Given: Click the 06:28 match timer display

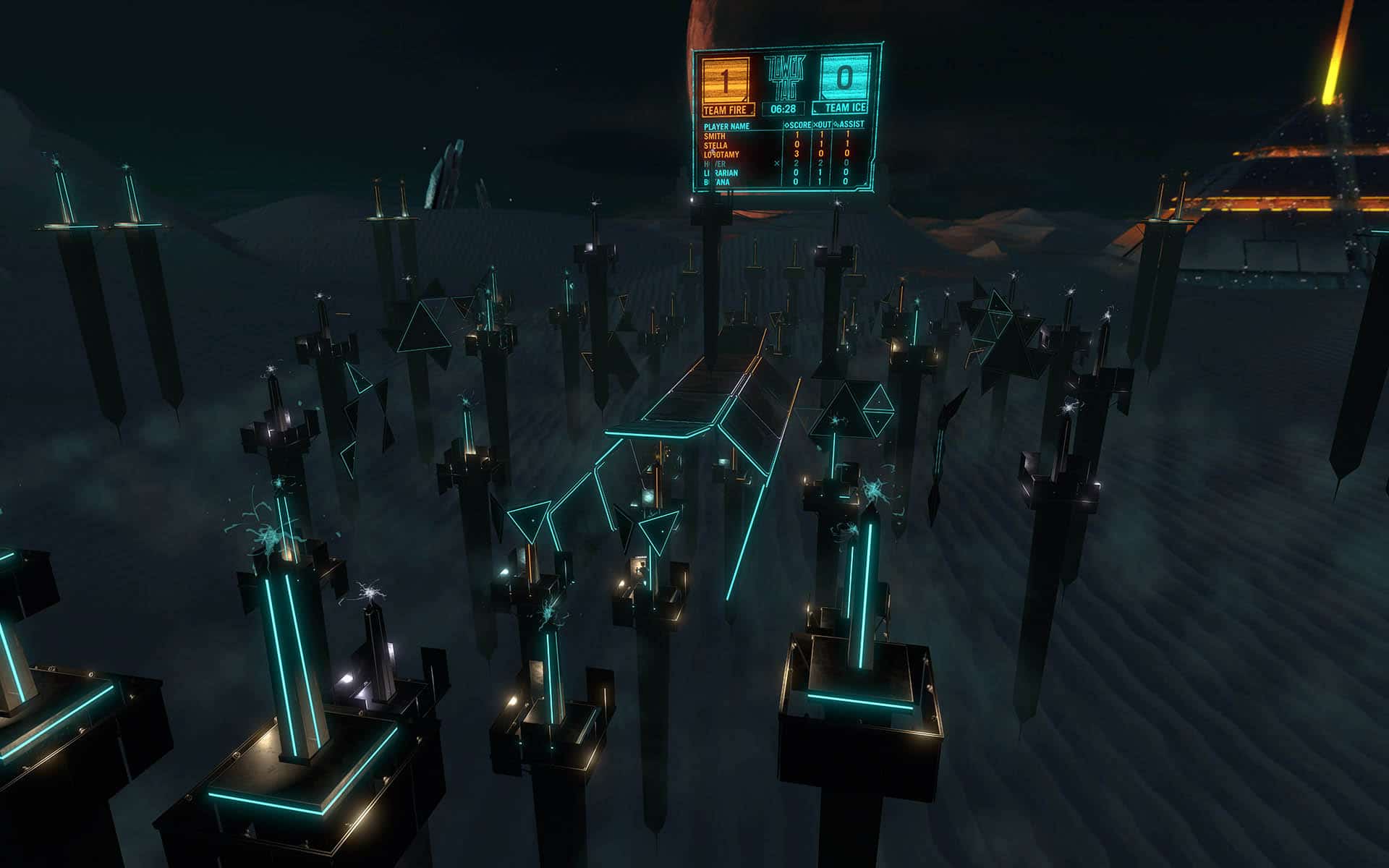Looking at the screenshot, I should 783,109.
